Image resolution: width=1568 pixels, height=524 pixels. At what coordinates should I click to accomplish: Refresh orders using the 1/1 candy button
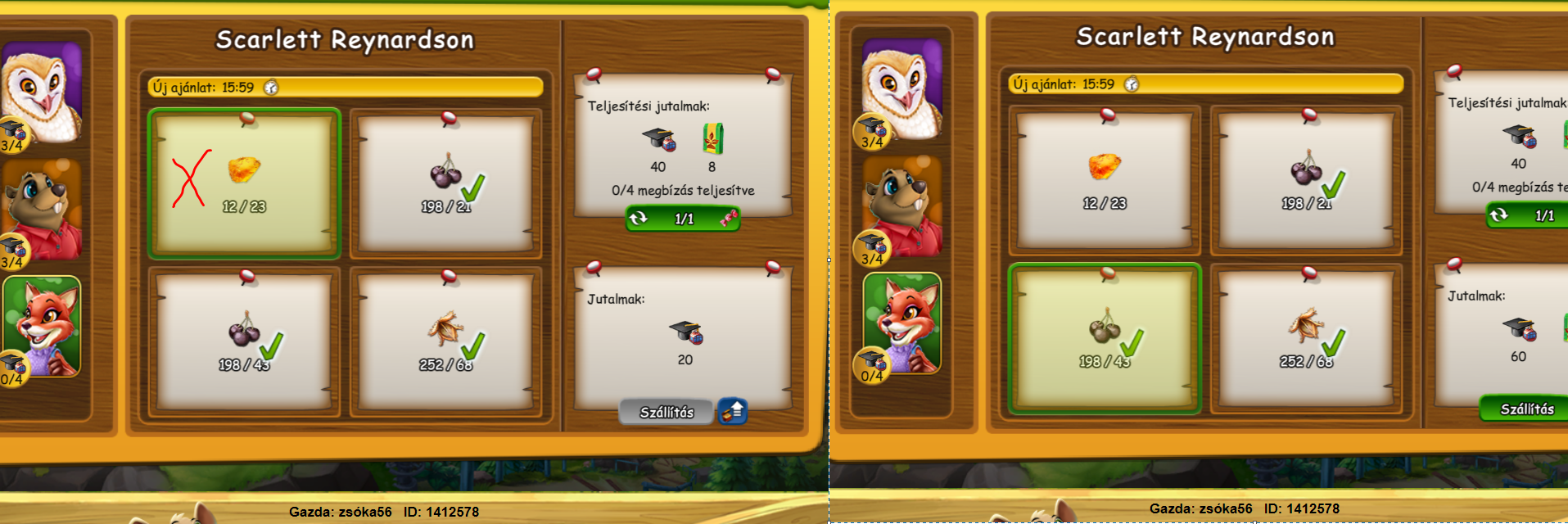tap(683, 219)
